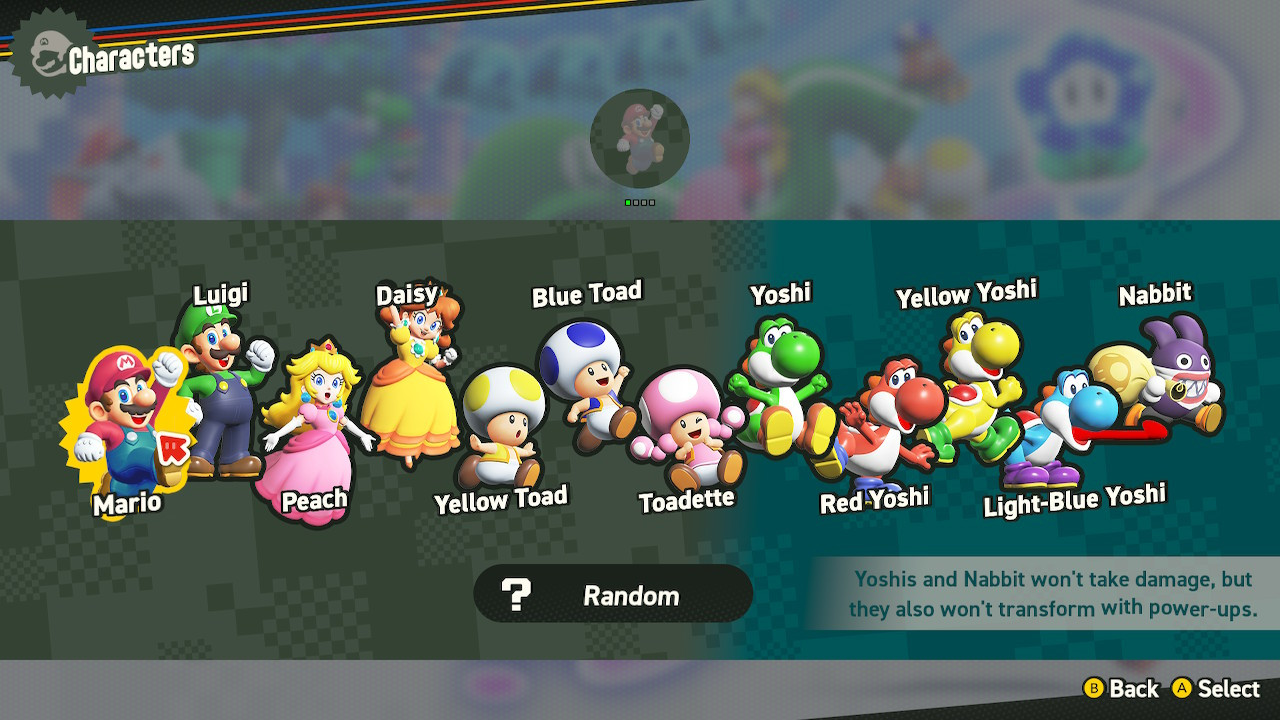
Task: Click the green page indicator dot
Action: click(630, 203)
